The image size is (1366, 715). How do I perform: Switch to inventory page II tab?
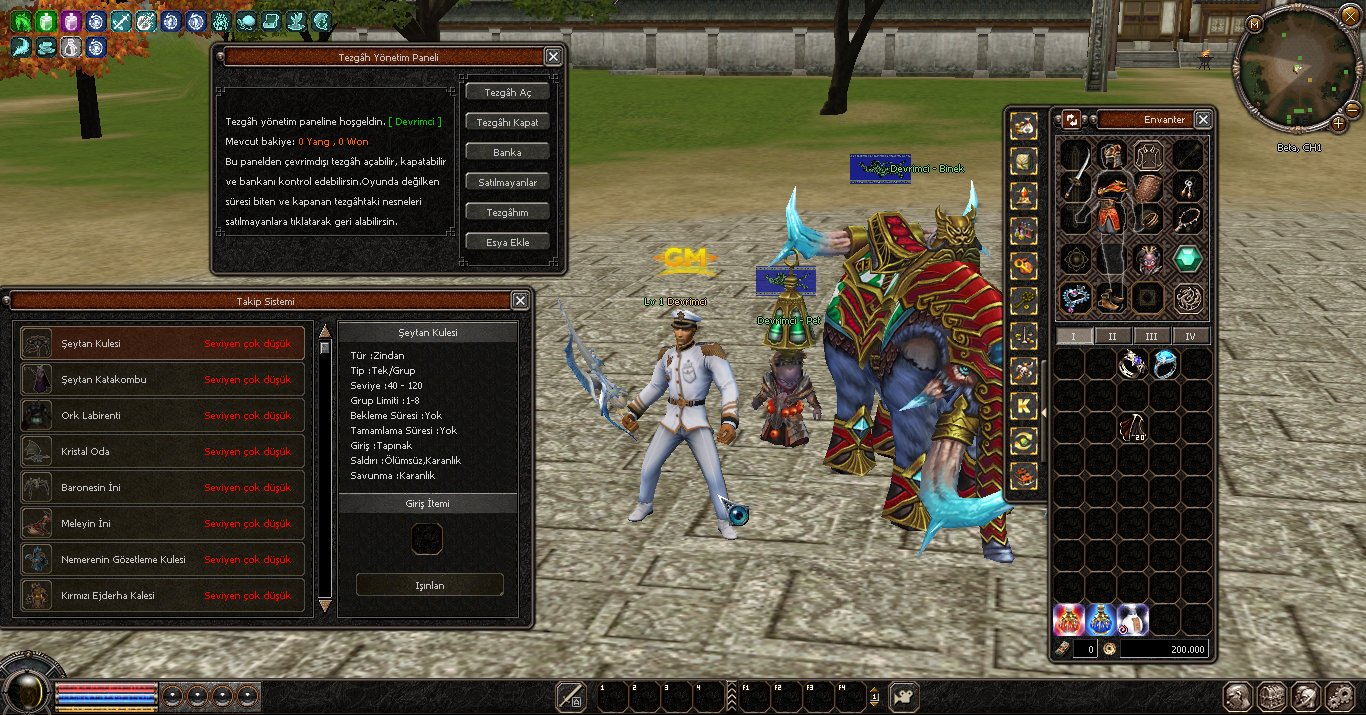[x=1112, y=336]
